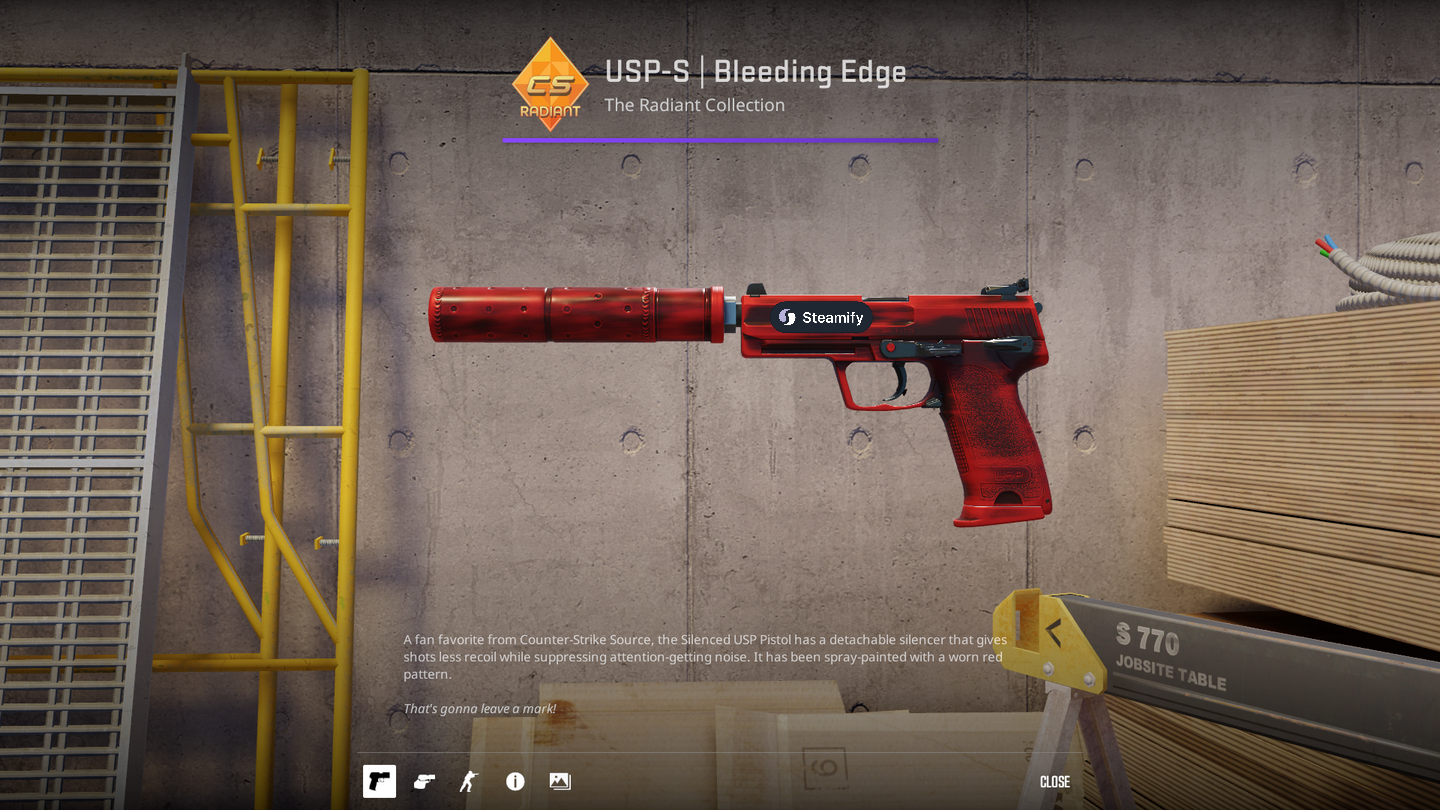Viewport: 1440px width, 810px height.
Task: Show the weapon on a character model
Action: (x=468, y=781)
